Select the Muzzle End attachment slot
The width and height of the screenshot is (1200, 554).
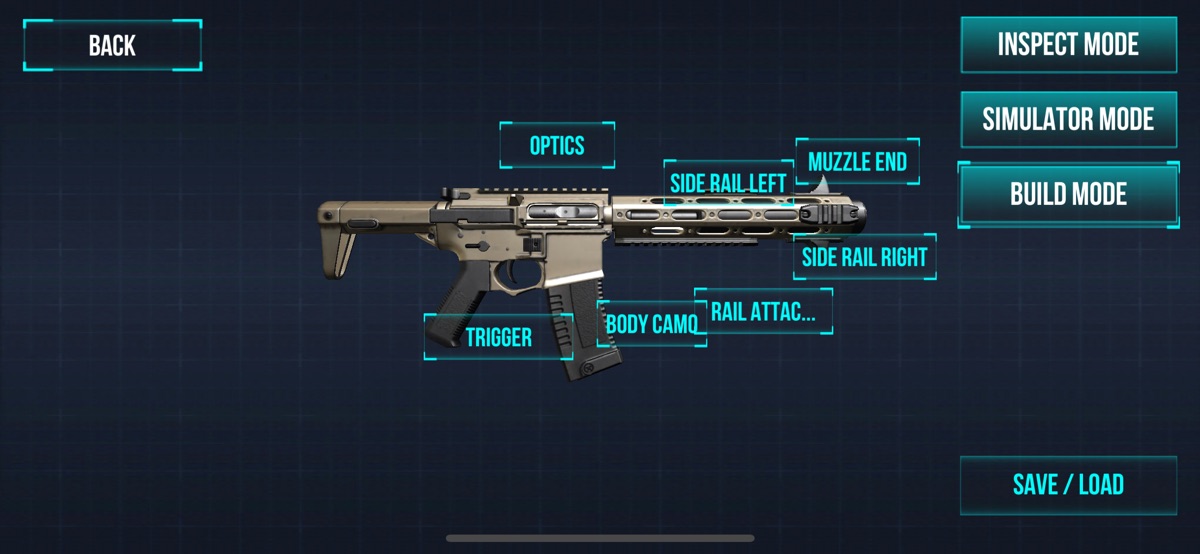[x=857, y=162]
